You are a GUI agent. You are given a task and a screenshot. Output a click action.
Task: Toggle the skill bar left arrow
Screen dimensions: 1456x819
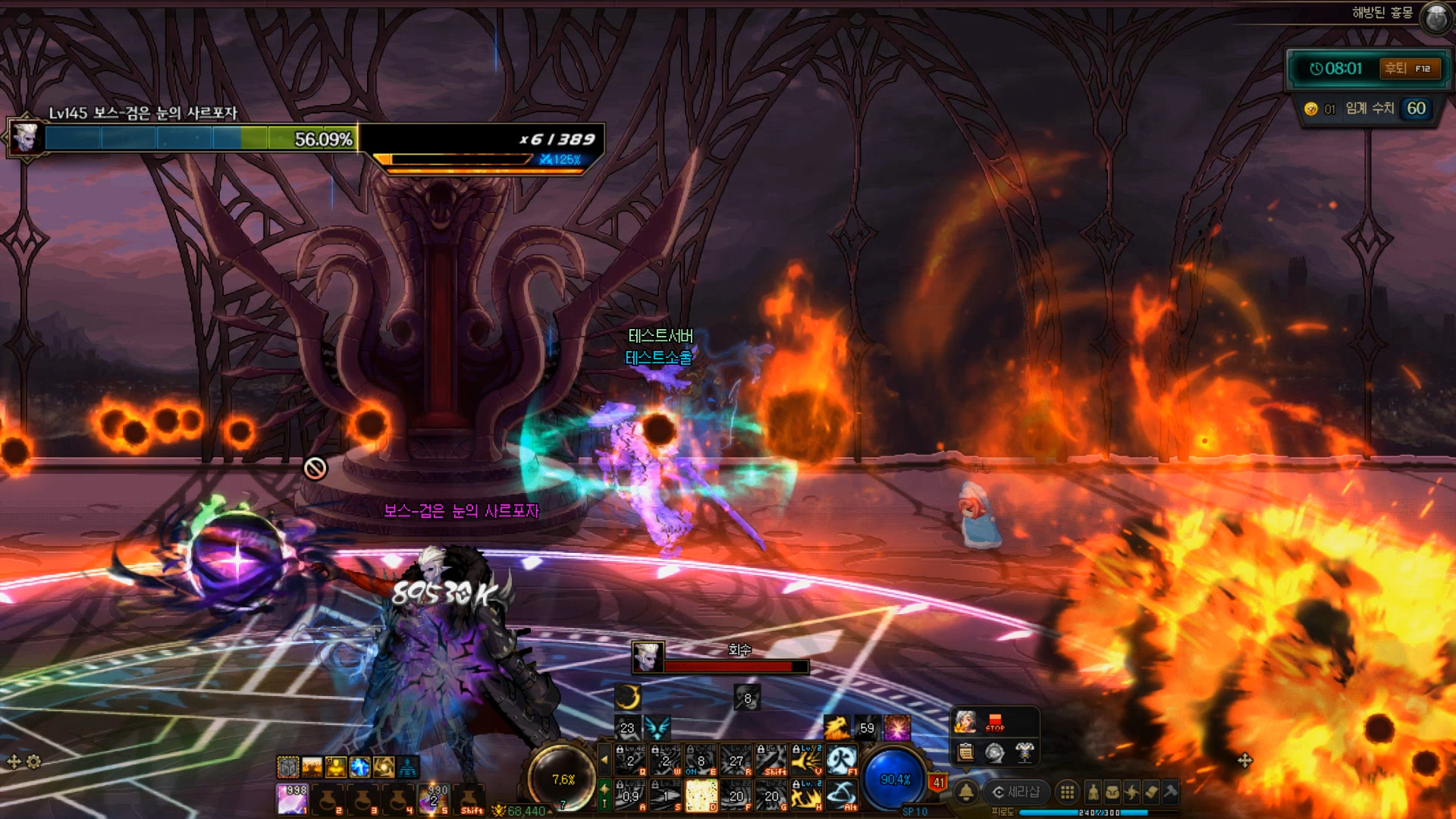tap(604, 758)
